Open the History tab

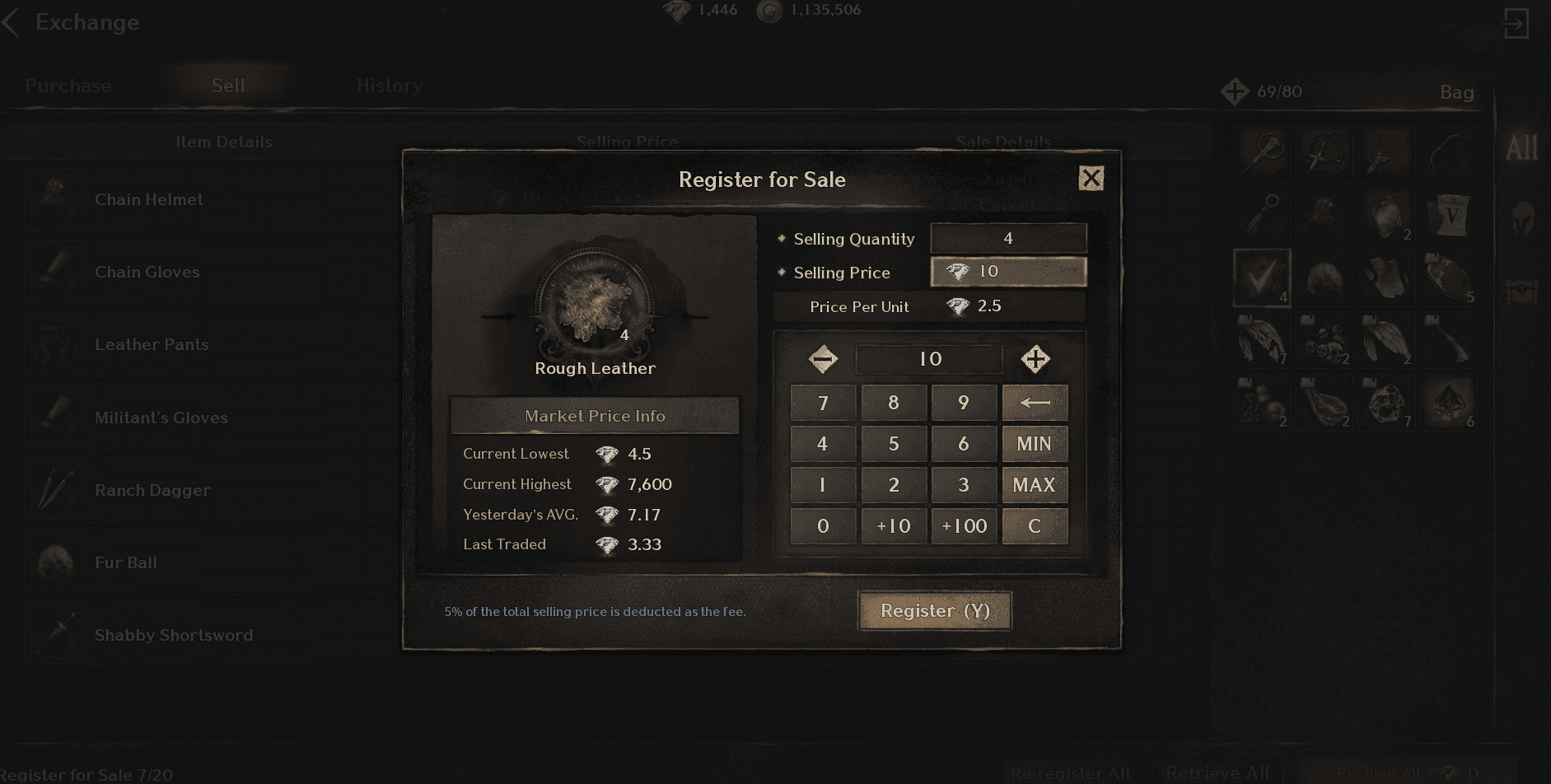click(x=389, y=86)
